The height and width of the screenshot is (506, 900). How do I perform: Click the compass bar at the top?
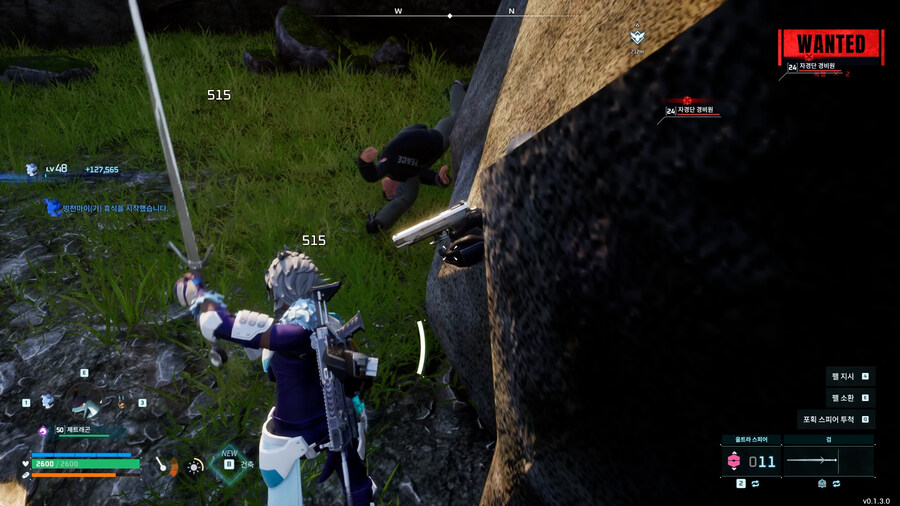450,15
